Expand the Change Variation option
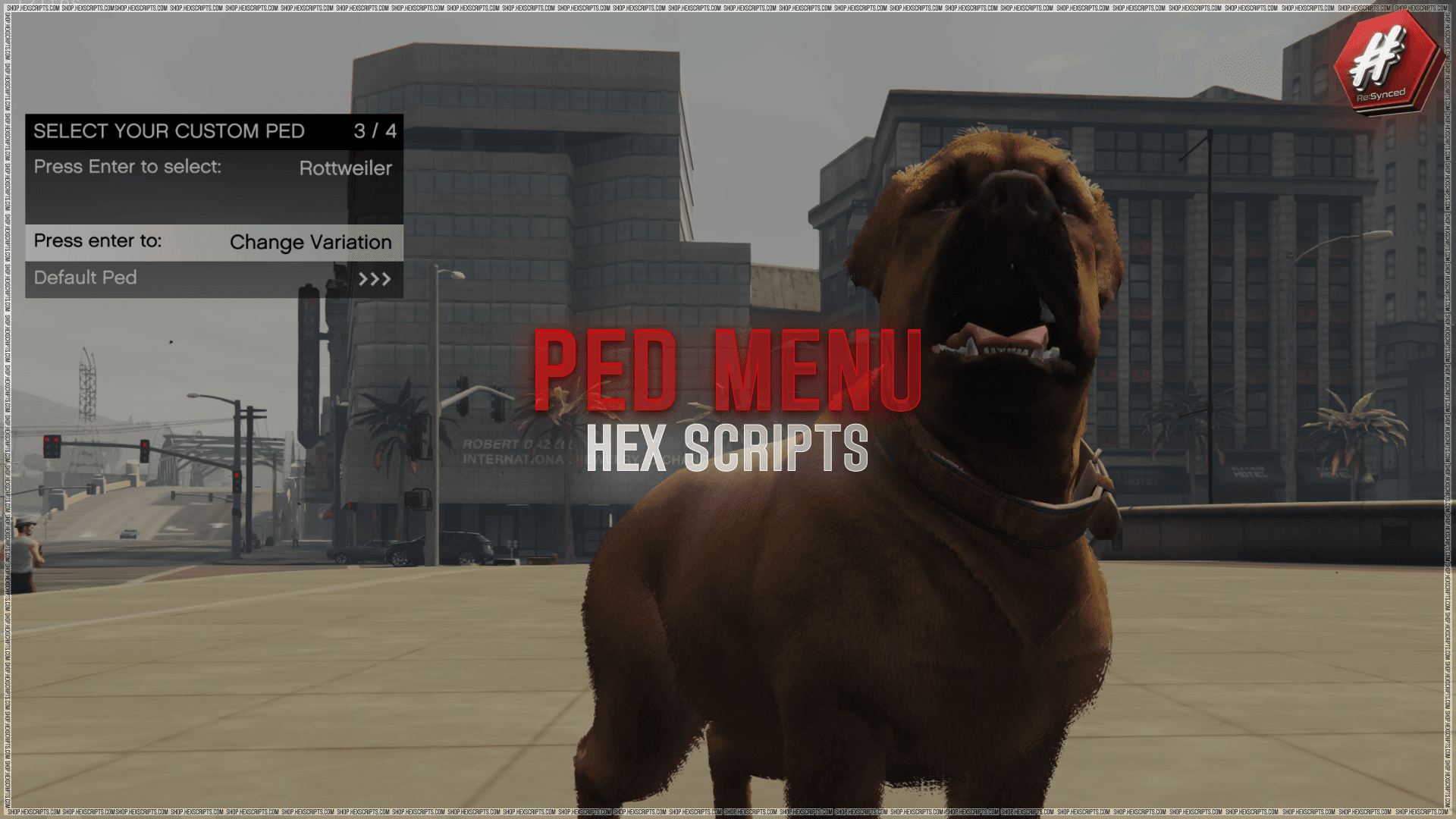Viewport: 1456px width, 819px height. pos(311,242)
